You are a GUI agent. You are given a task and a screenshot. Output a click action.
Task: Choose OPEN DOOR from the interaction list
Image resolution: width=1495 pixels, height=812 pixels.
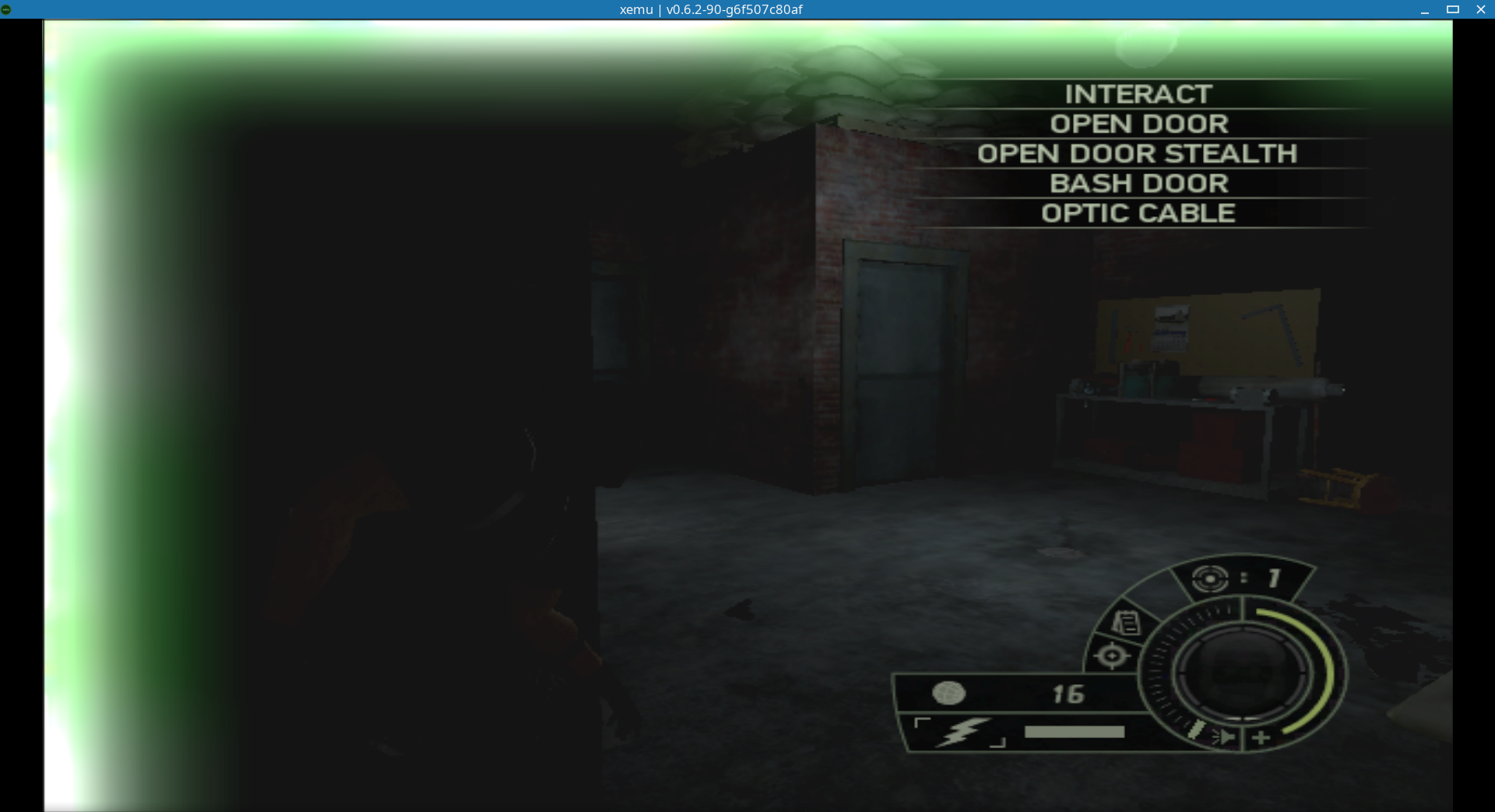pyautogui.click(x=1139, y=124)
